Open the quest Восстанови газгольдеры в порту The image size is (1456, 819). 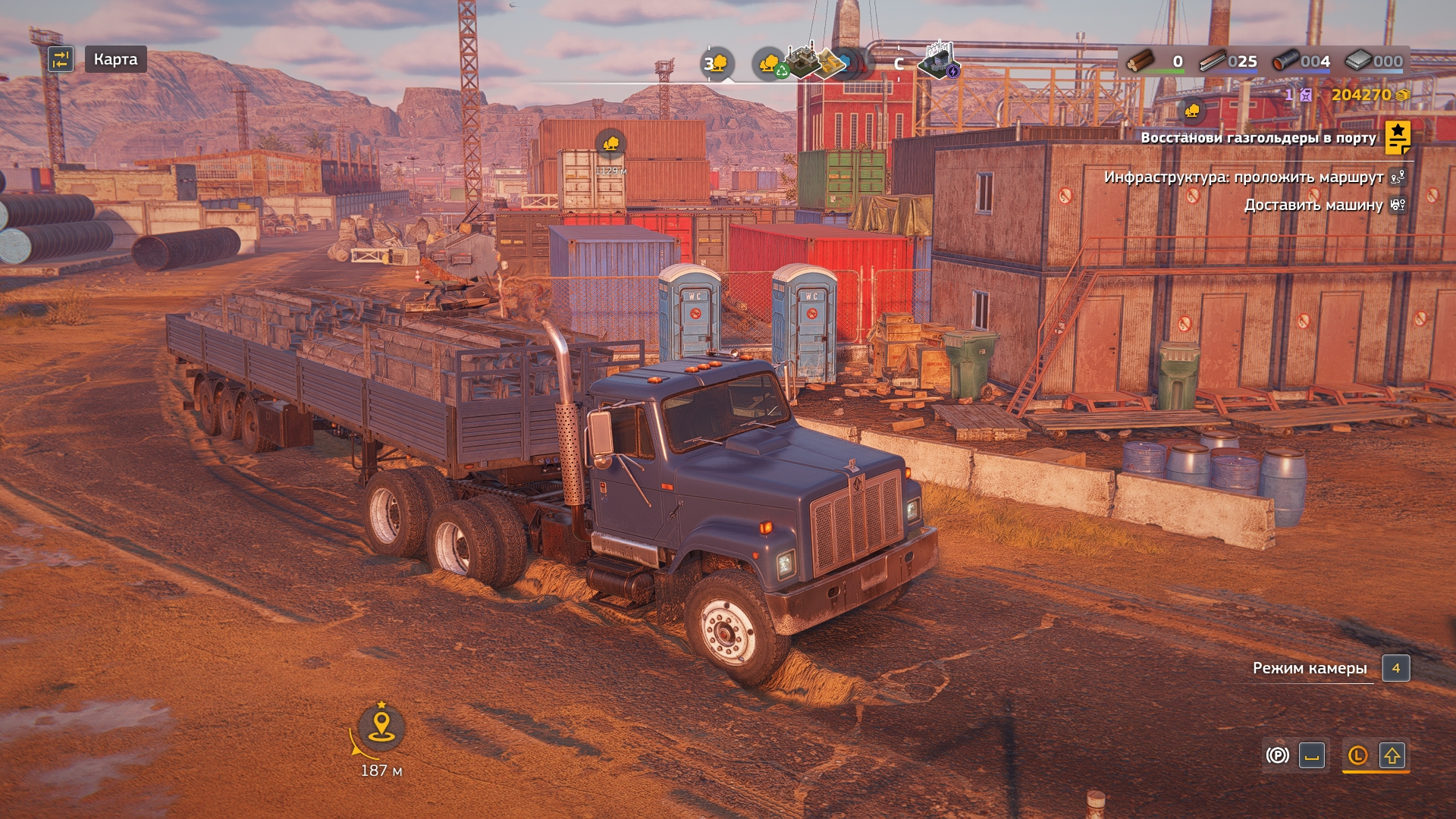(1257, 138)
